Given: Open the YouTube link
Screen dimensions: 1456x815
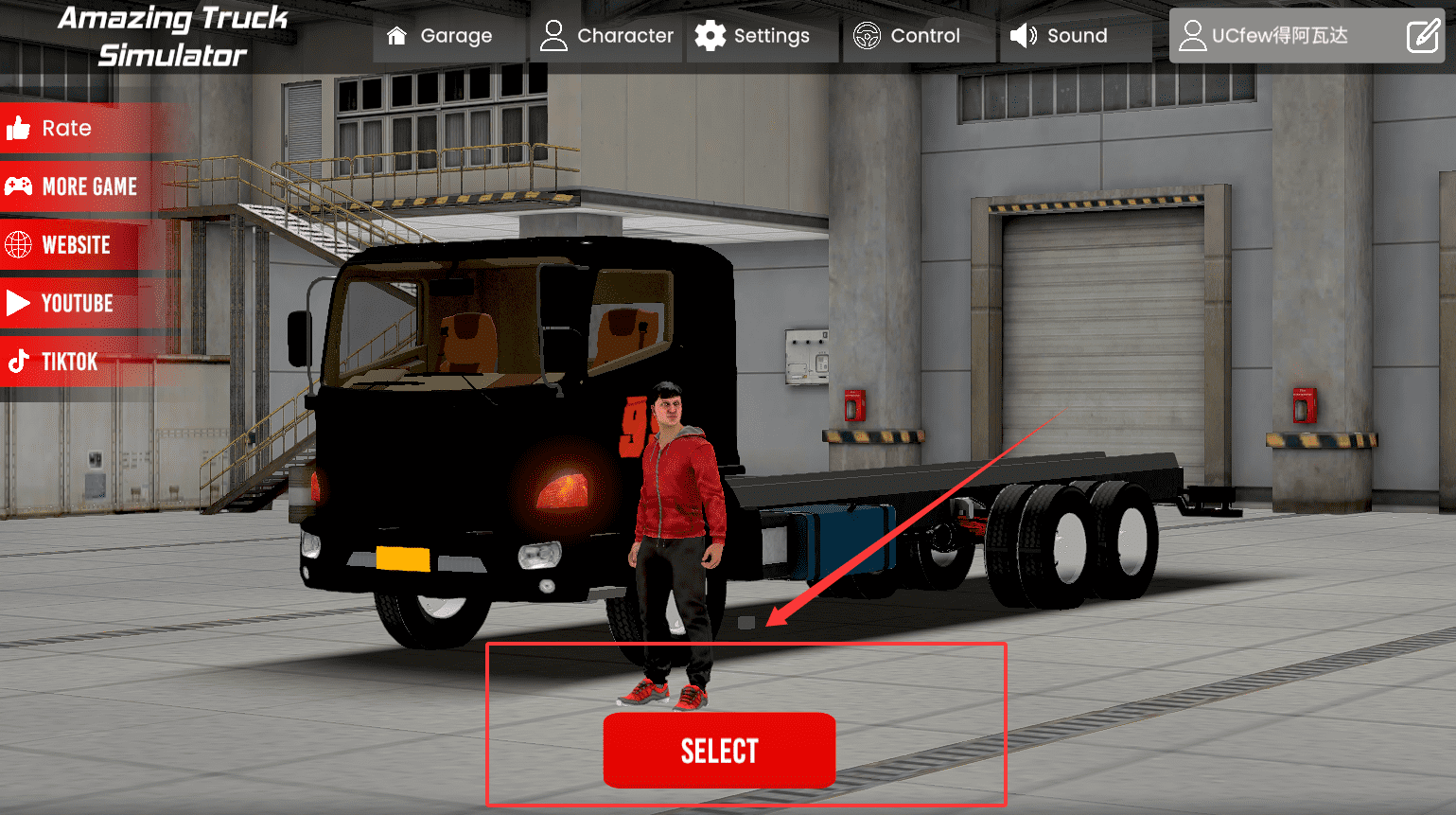Looking at the screenshot, I should (x=61, y=303).
